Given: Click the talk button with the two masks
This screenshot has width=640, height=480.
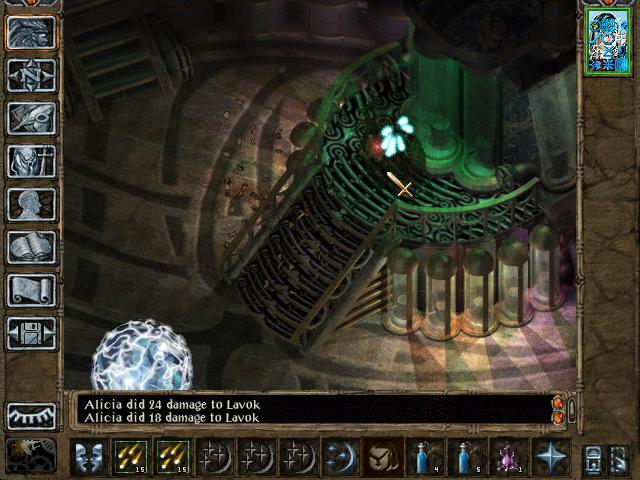Looking at the screenshot, I should point(89,457).
